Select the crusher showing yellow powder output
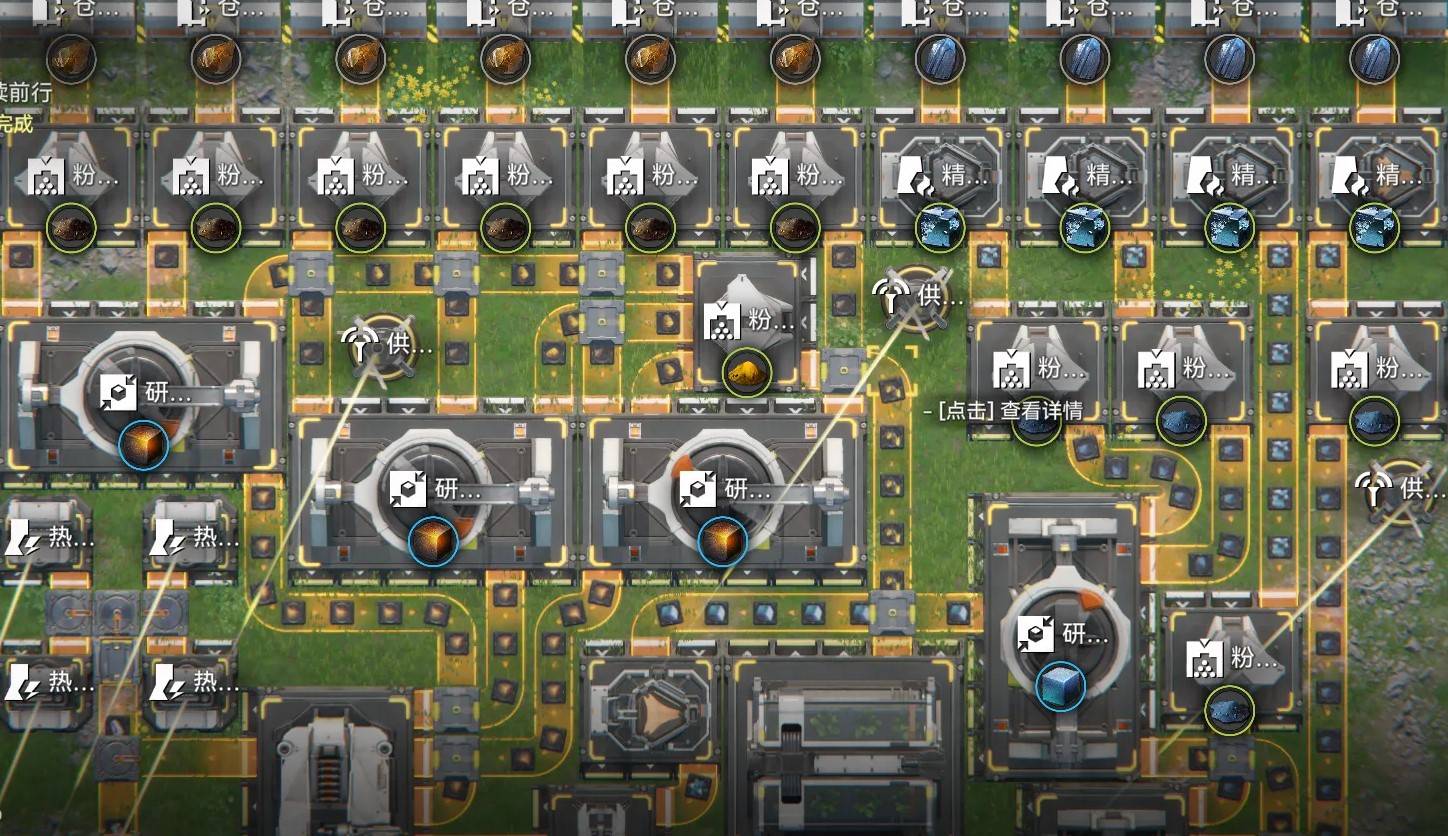This screenshot has height=836, width=1448. point(748,325)
